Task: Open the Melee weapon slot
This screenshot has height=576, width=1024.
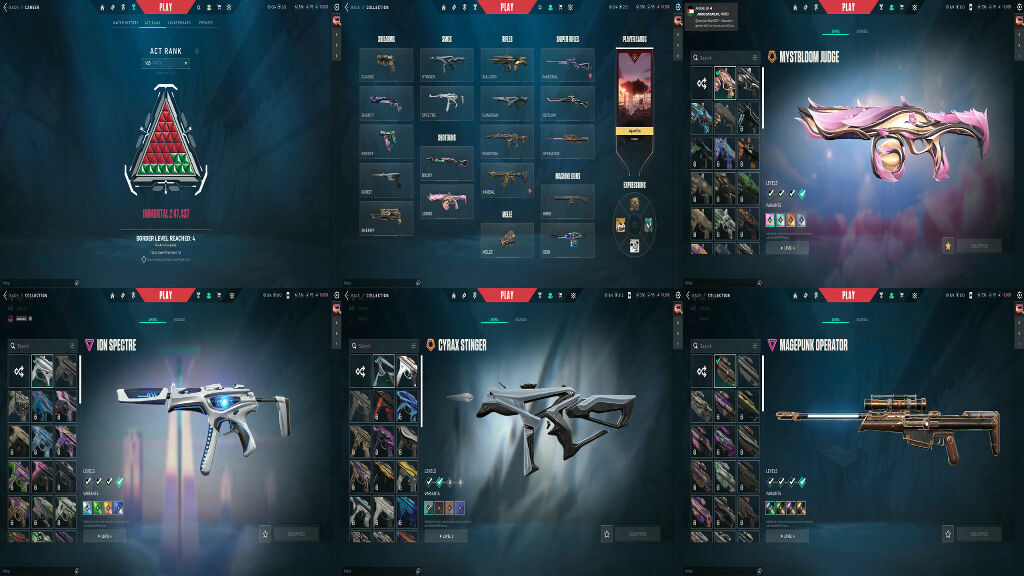Action: coord(506,238)
